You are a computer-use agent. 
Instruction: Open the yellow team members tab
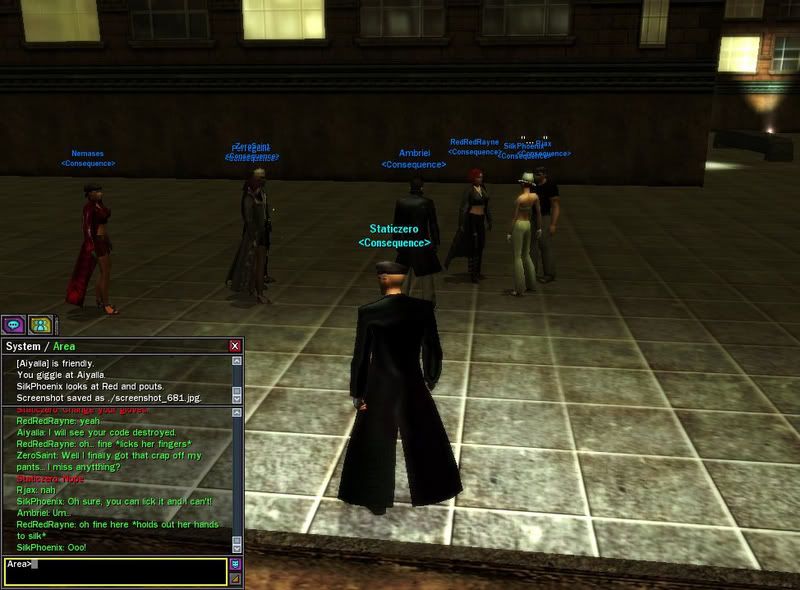tap(40, 325)
